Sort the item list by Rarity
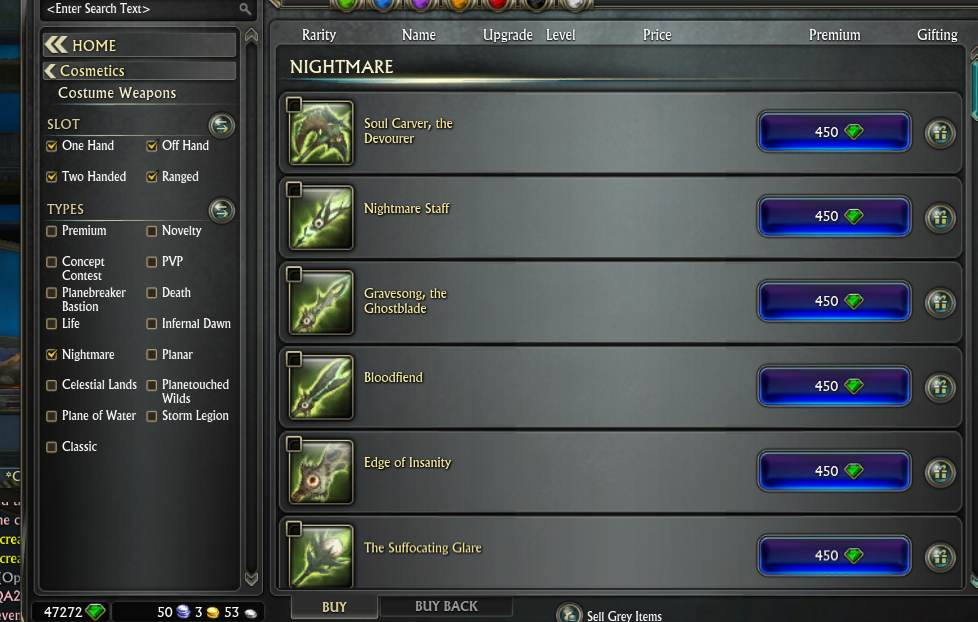 coord(319,35)
